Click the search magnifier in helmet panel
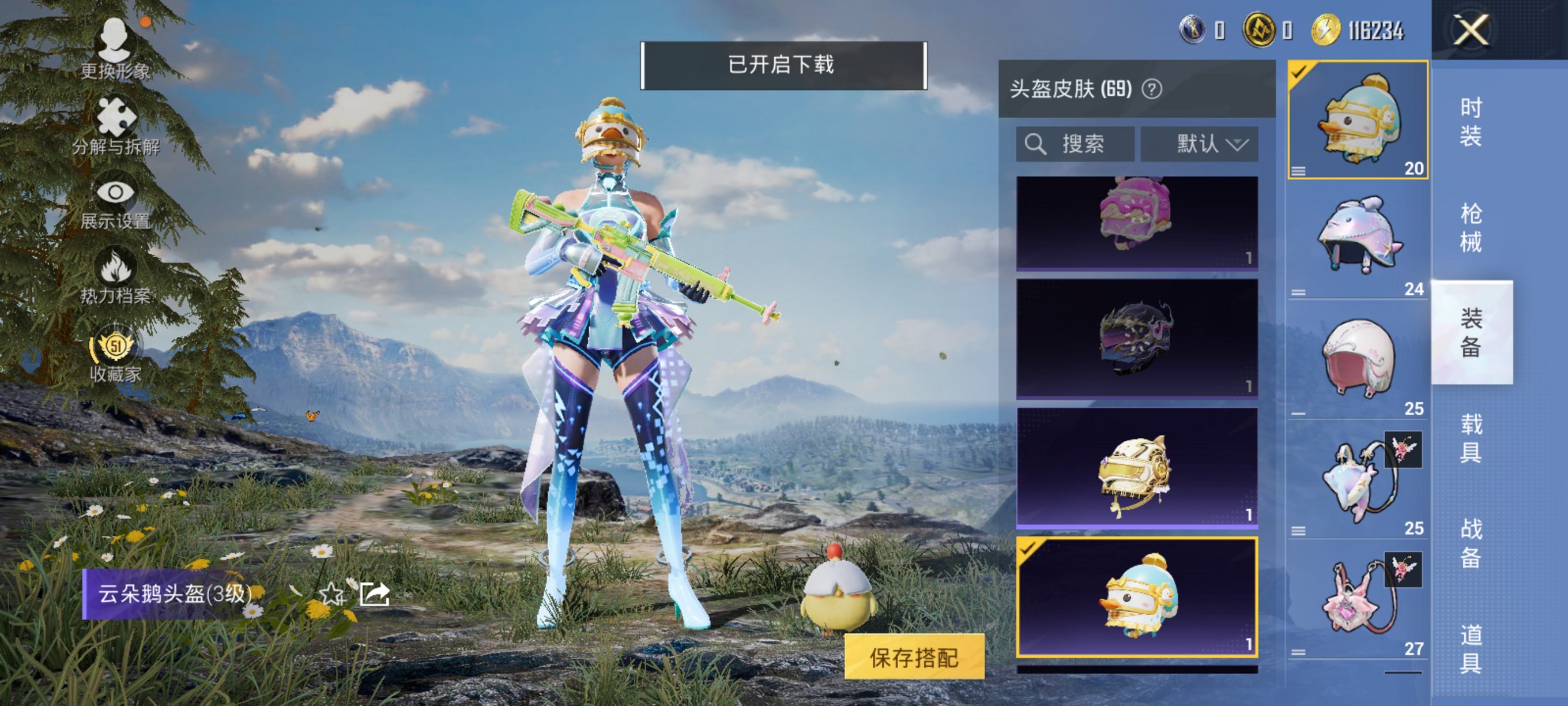 pyautogui.click(x=1036, y=144)
